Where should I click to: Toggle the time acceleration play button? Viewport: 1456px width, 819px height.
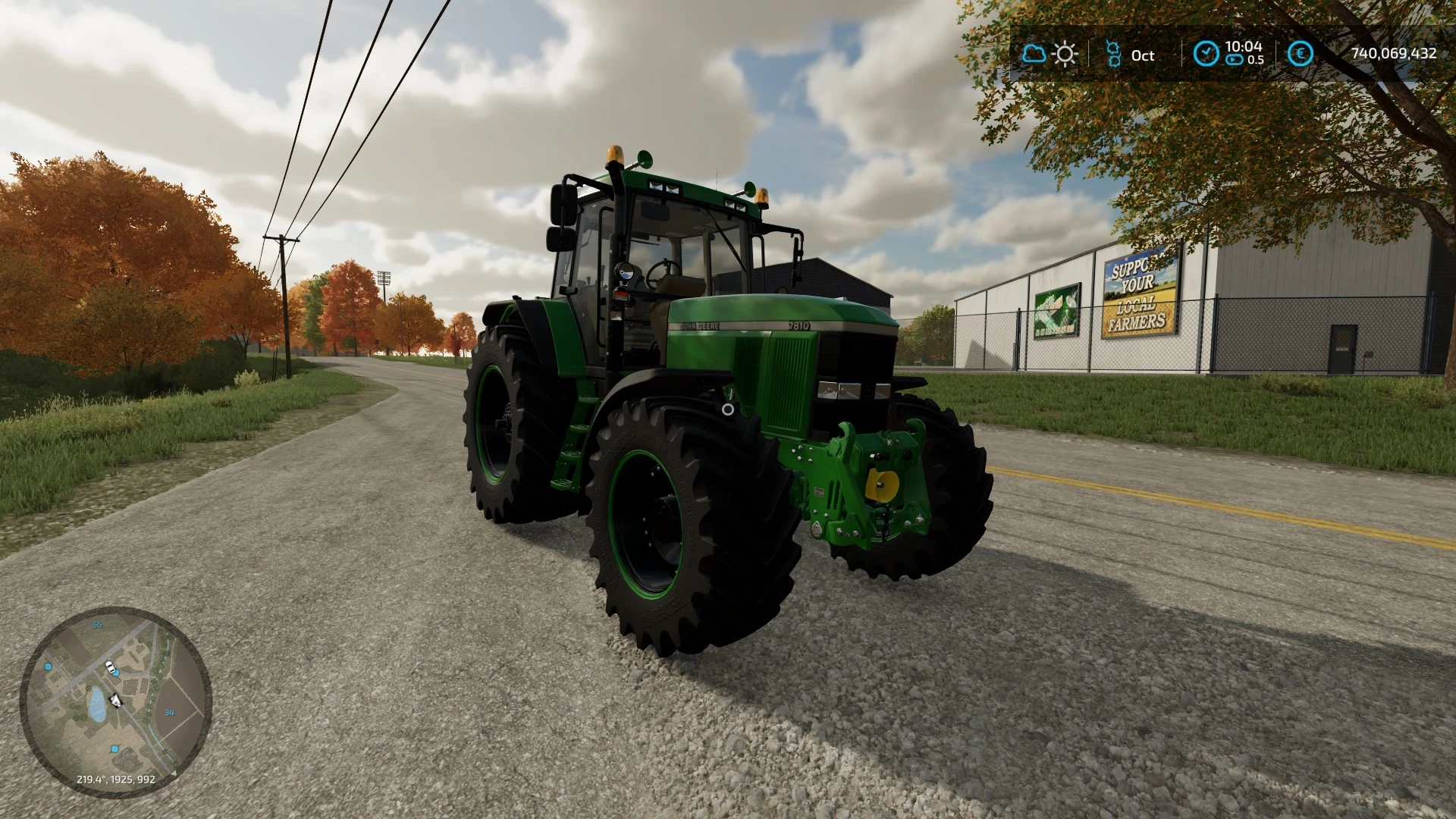pyautogui.click(x=1234, y=59)
